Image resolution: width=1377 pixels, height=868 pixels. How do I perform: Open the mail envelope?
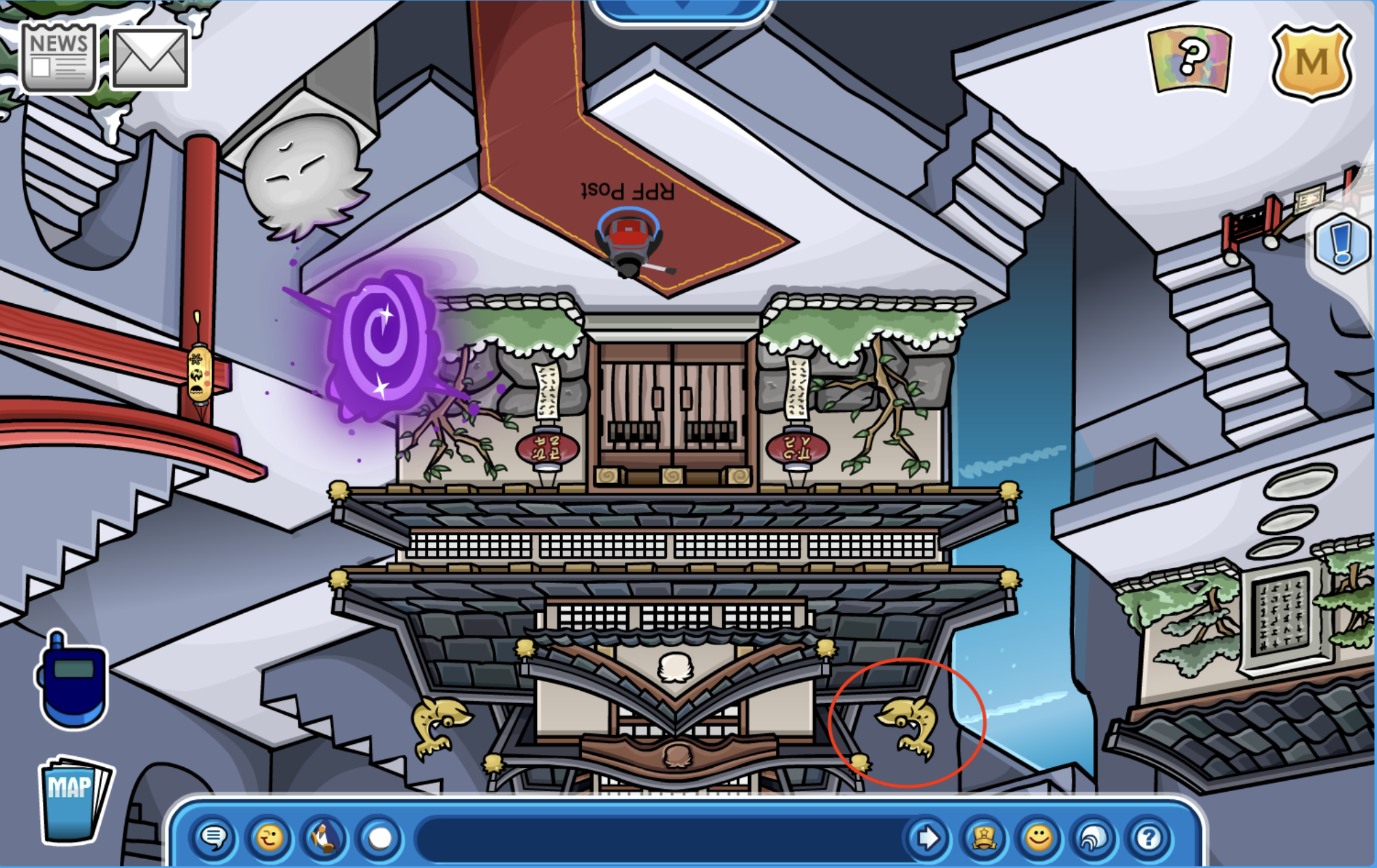(150, 58)
